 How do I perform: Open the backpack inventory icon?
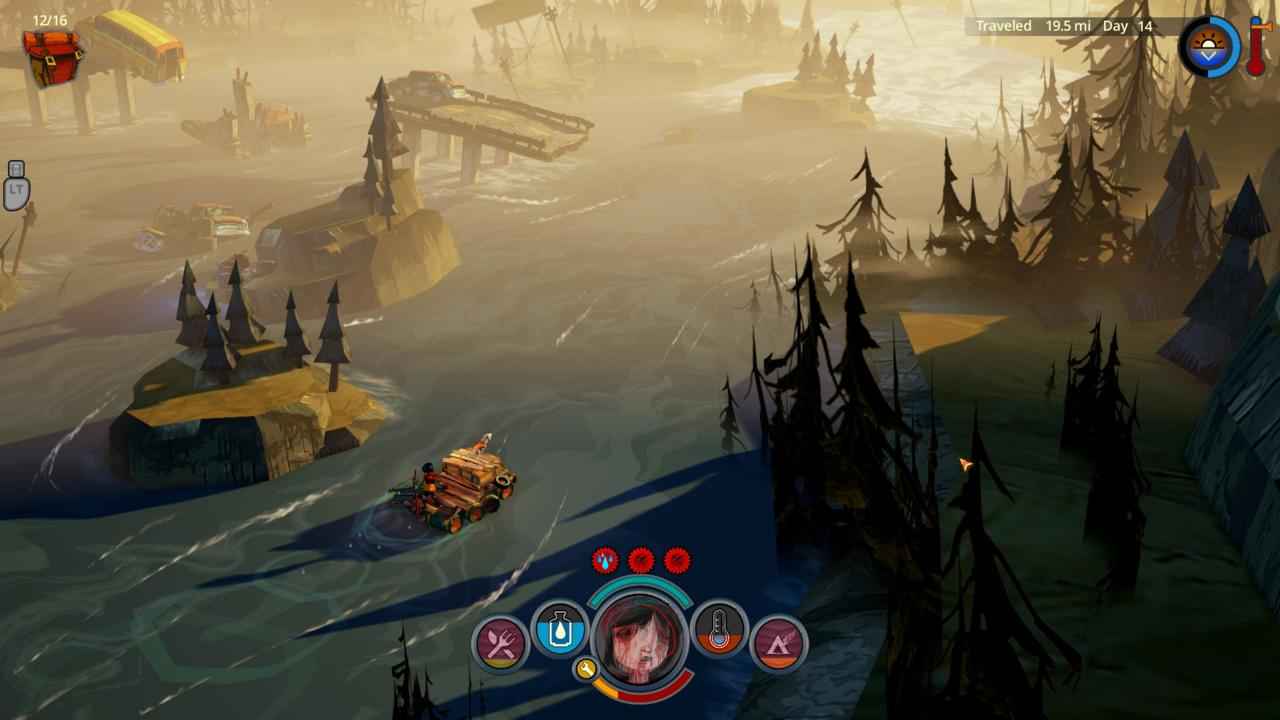pos(54,57)
